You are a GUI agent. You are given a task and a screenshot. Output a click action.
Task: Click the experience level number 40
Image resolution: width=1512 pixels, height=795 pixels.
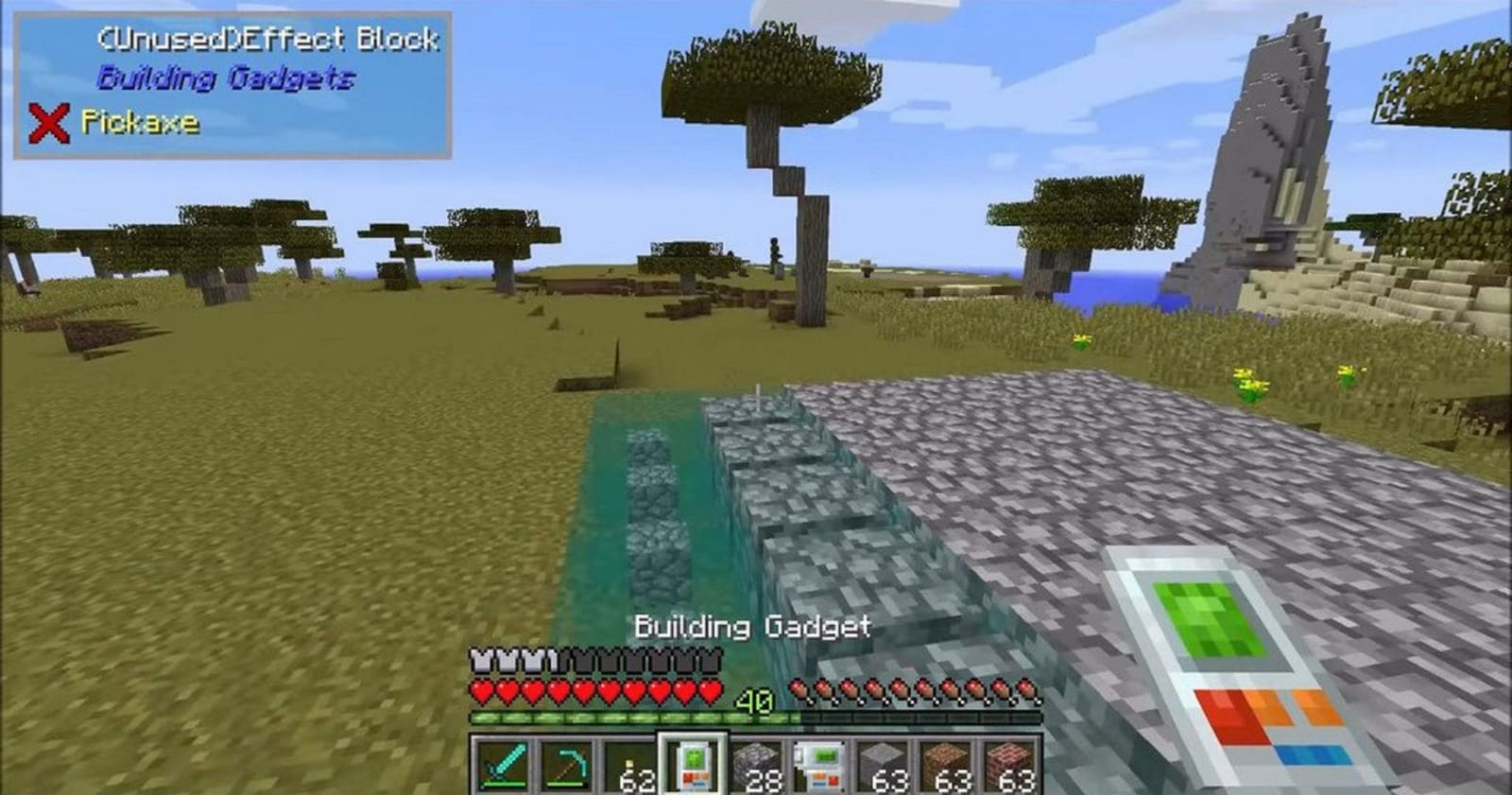(752, 700)
